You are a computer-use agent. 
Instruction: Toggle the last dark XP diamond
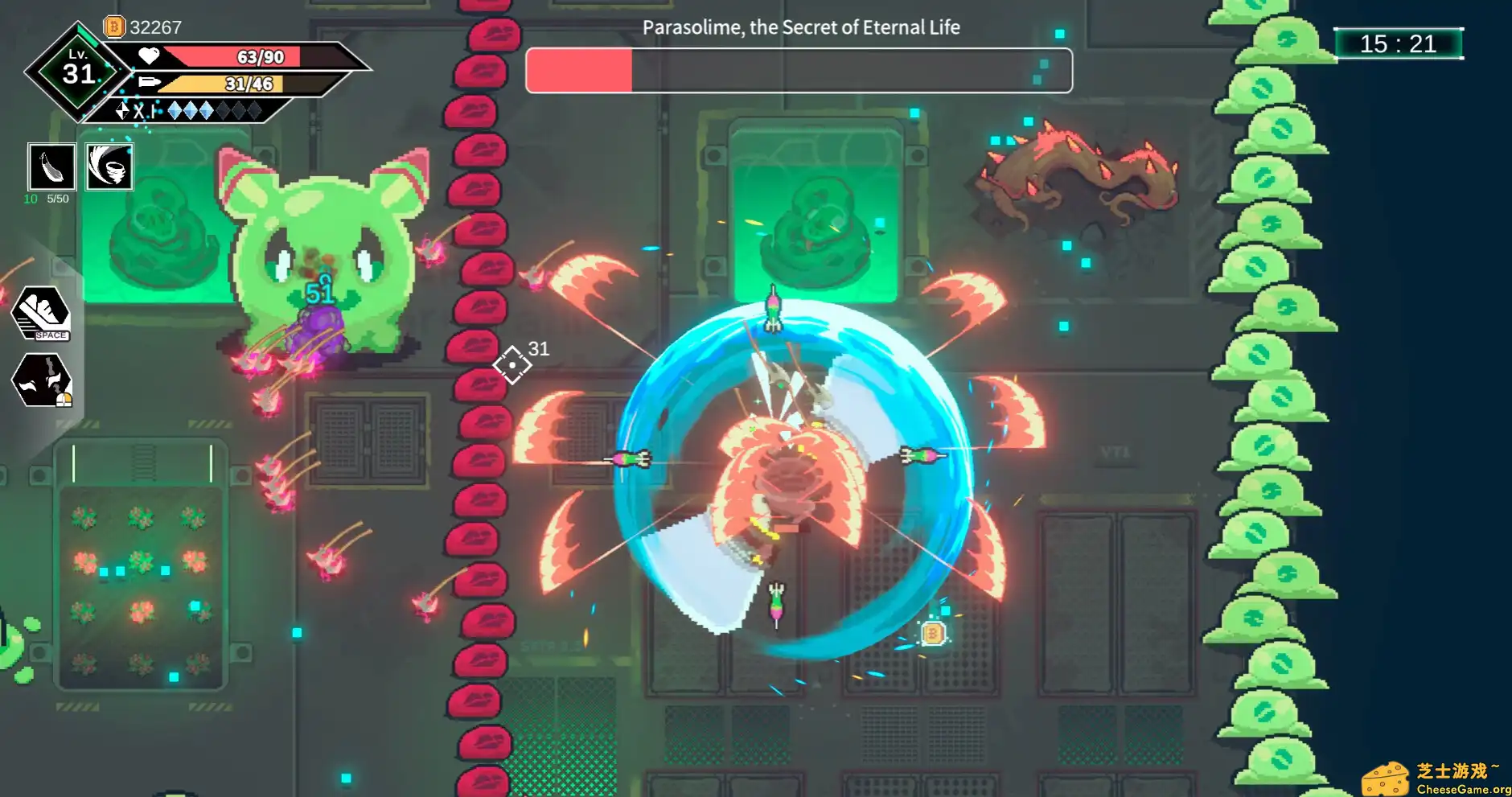click(x=255, y=109)
